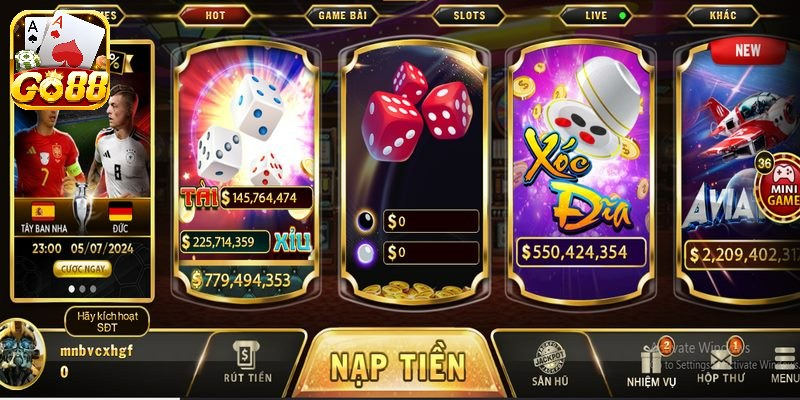Play the Xóc Đĩa game

(585, 160)
